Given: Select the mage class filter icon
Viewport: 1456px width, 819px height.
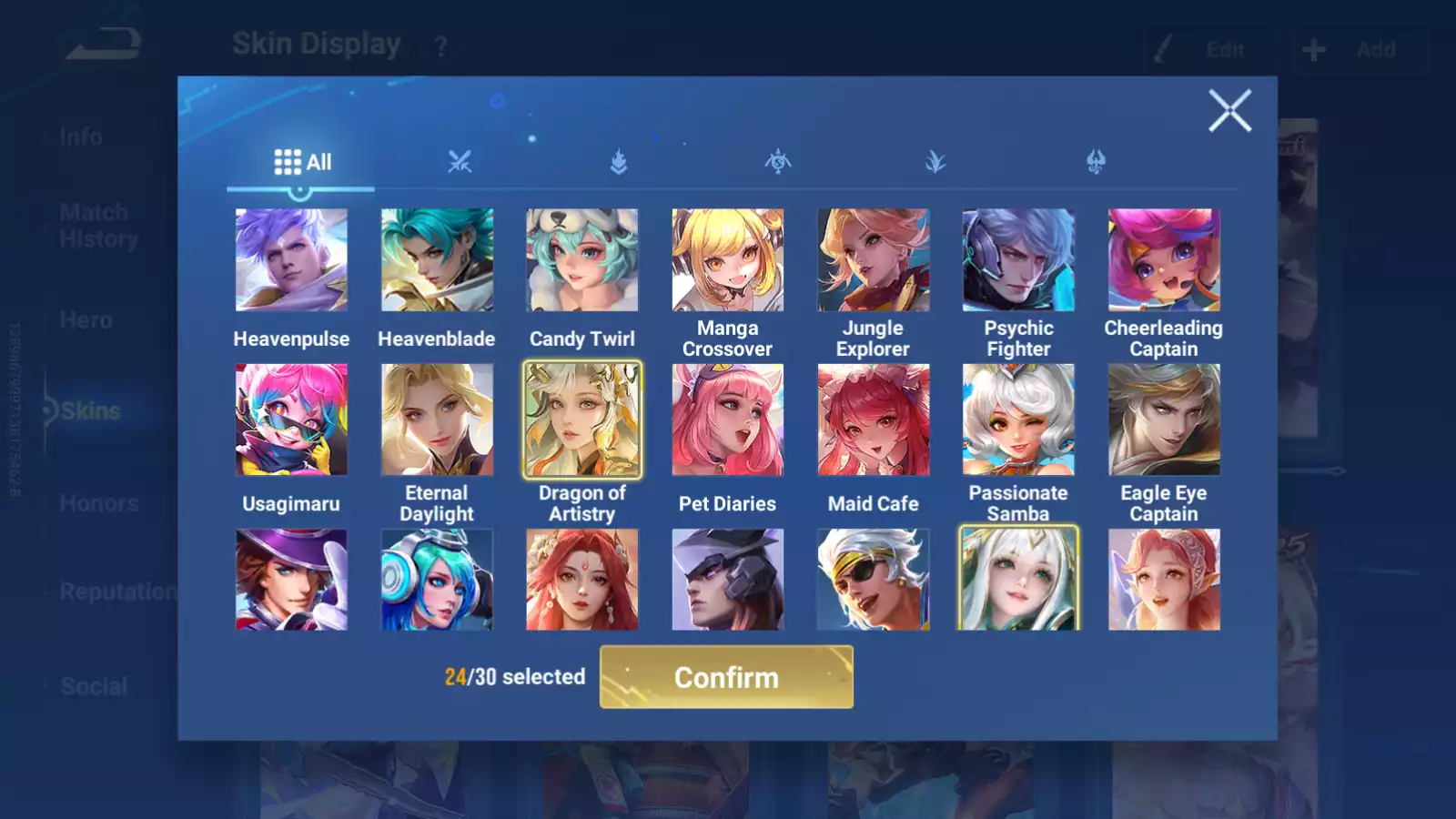Looking at the screenshot, I should (617, 162).
